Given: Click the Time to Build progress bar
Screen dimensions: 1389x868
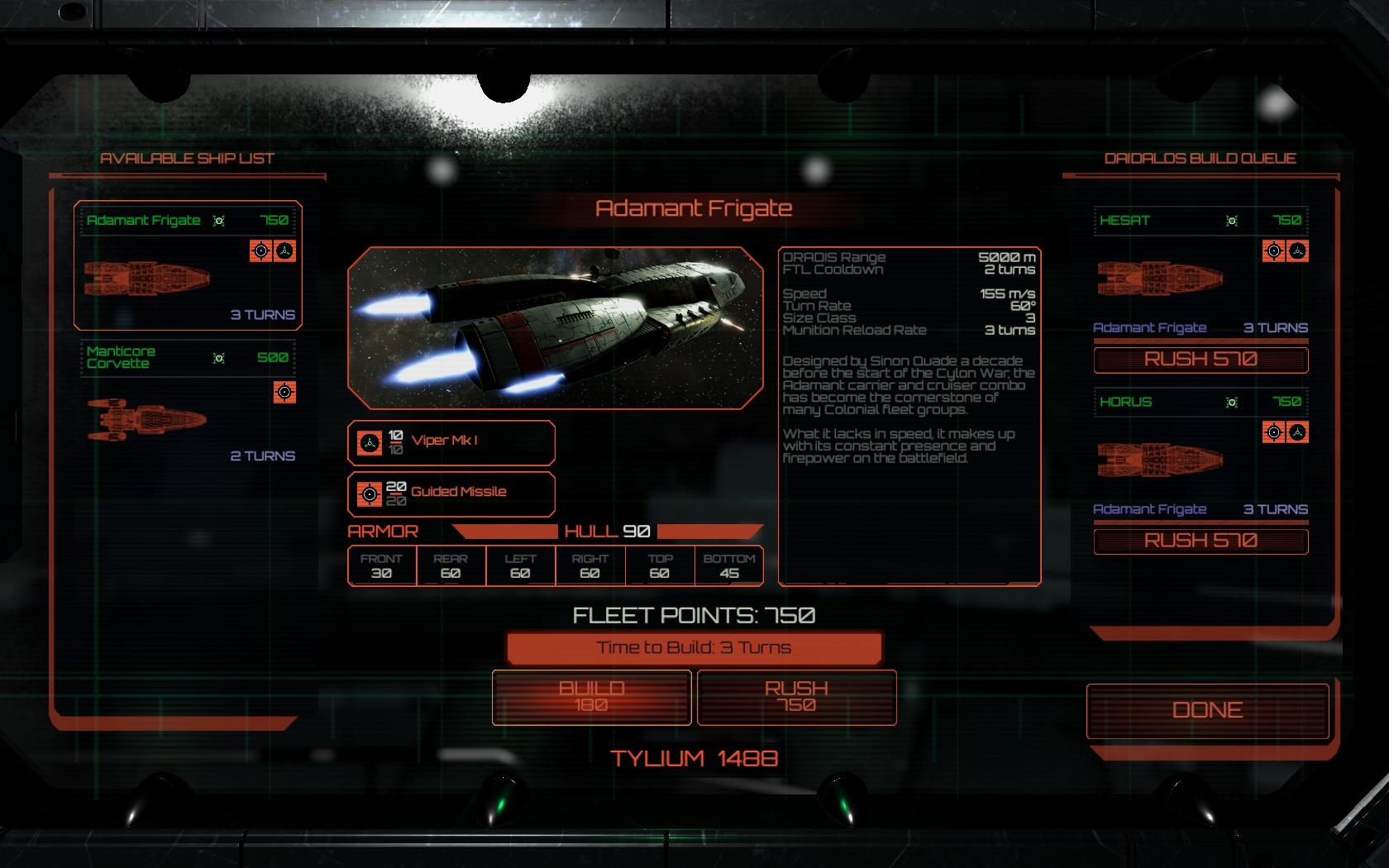Looking at the screenshot, I should (694, 648).
